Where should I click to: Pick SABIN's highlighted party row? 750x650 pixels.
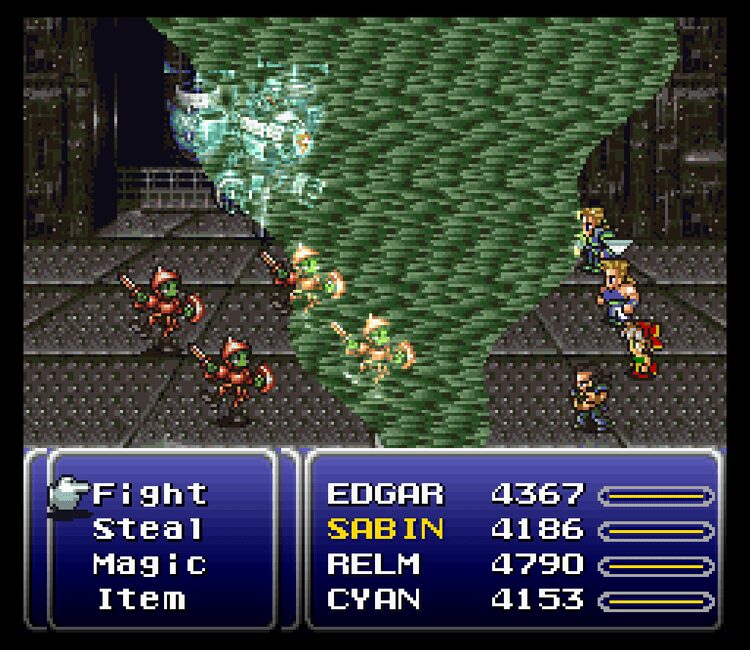[x=385, y=529]
